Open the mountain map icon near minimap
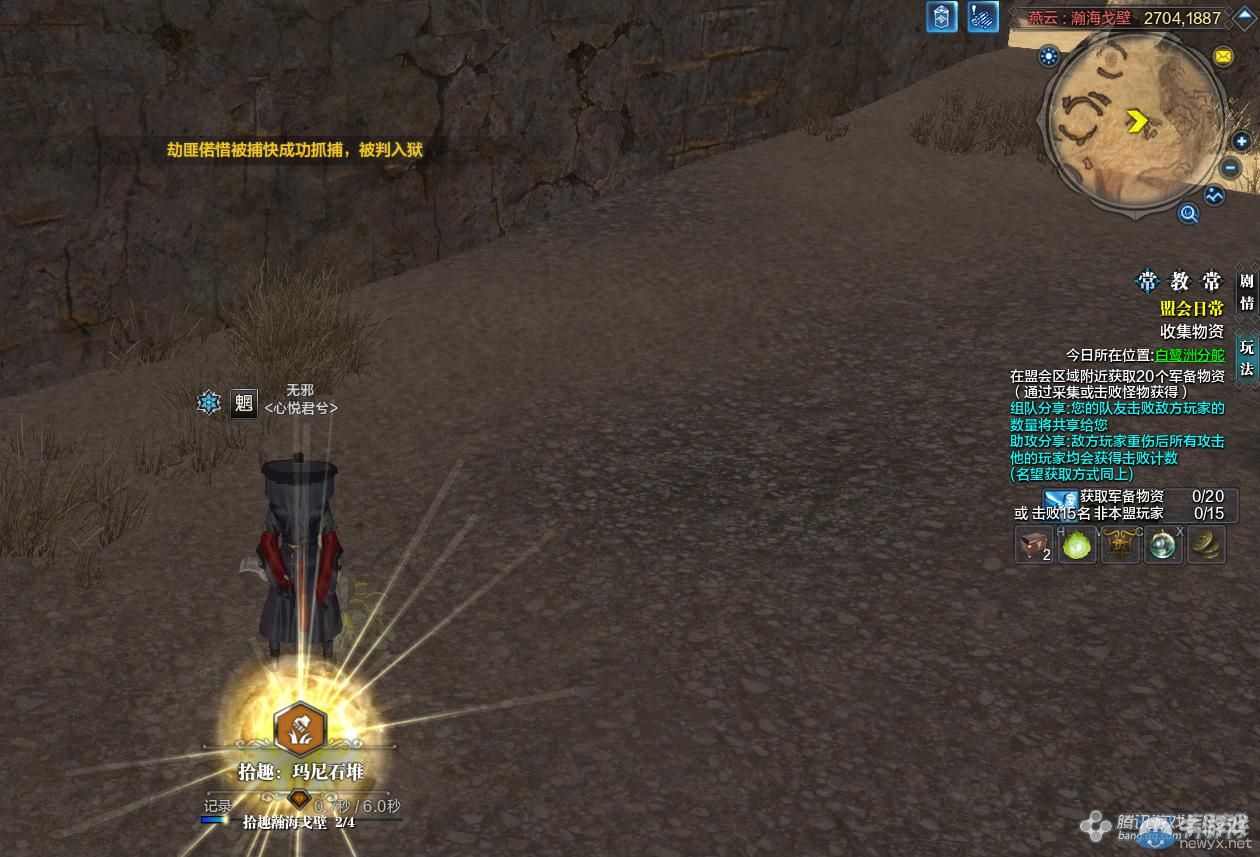Image resolution: width=1260 pixels, height=857 pixels. [1214, 196]
